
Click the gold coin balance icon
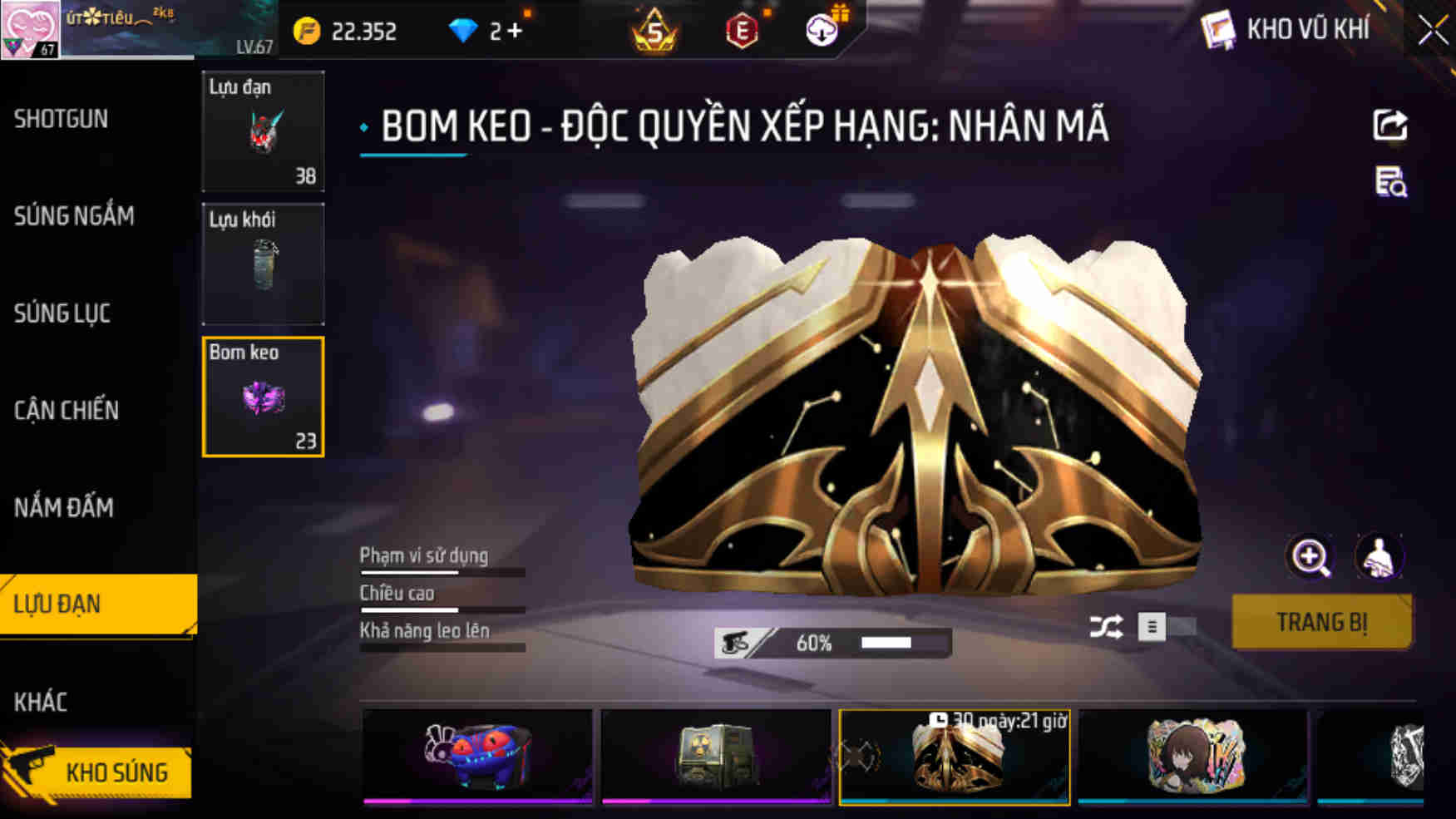306,31
